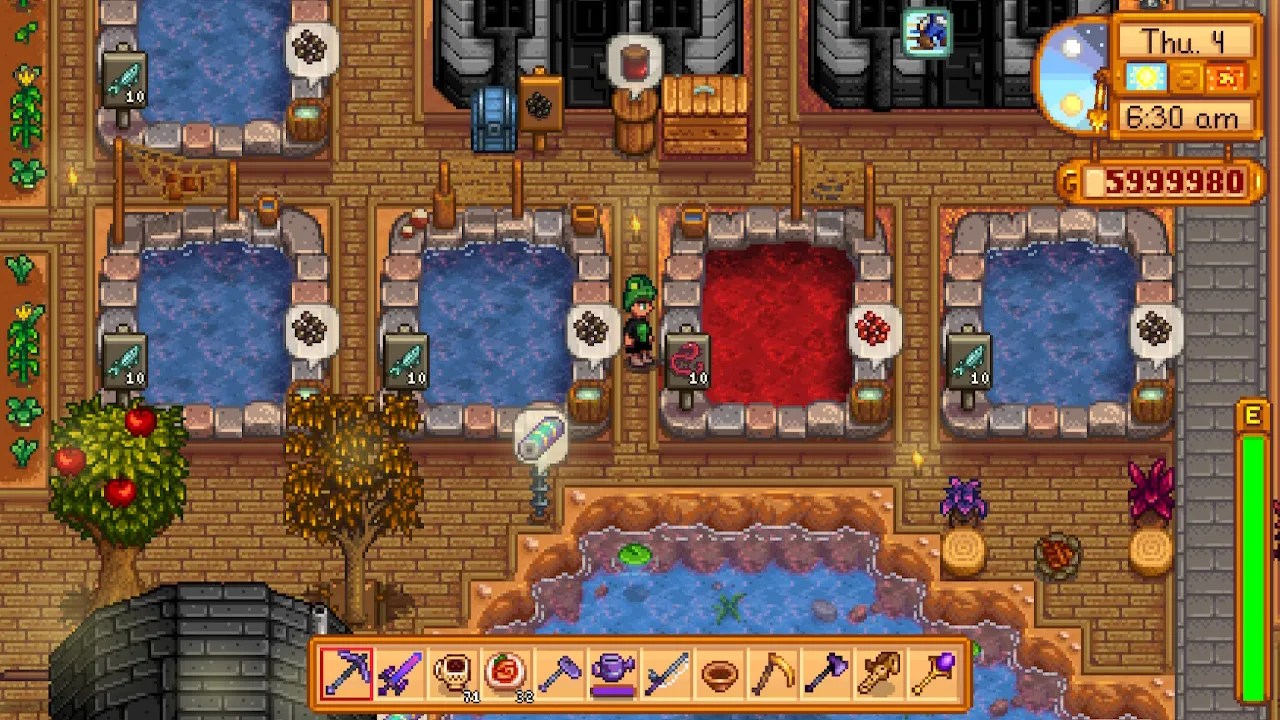
Task: Click the Thu. 4 date display
Action: coord(1183,38)
